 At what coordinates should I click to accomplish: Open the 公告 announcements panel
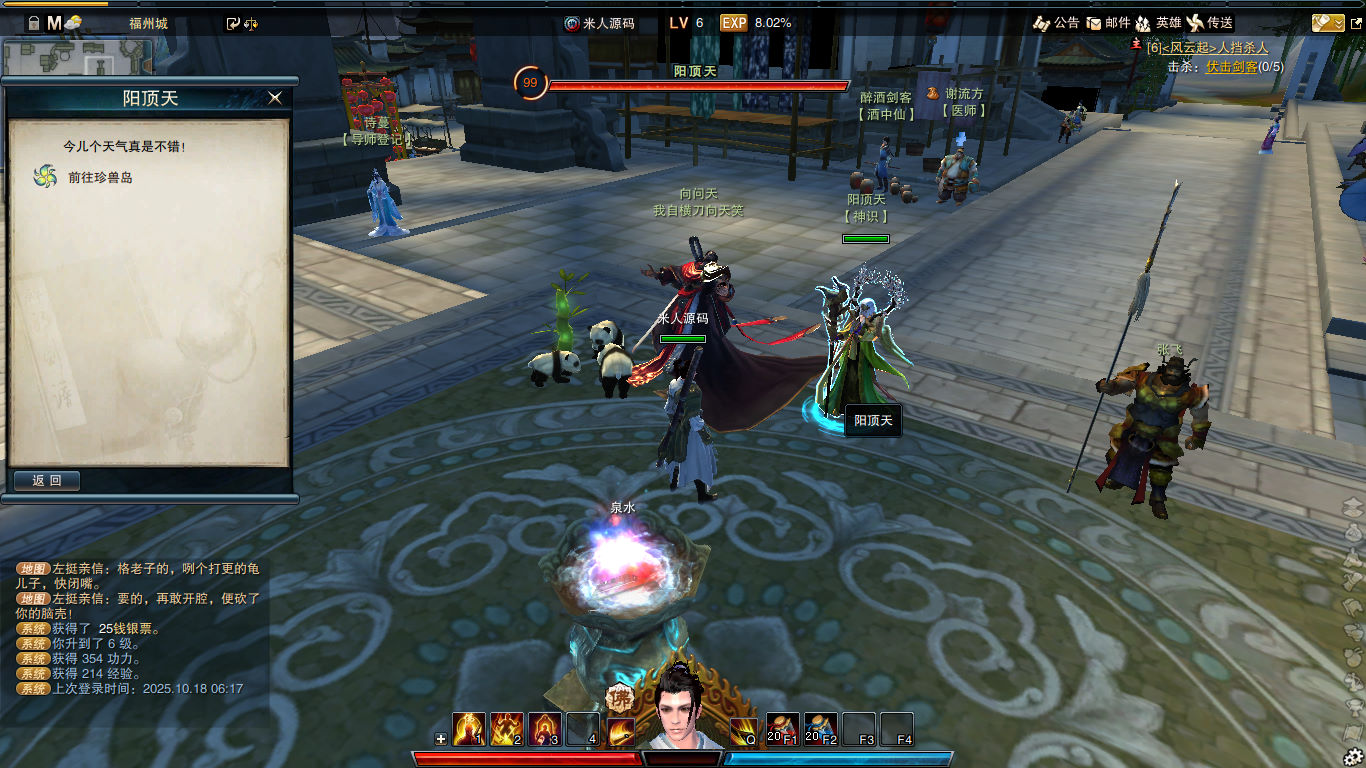click(x=1056, y=23)
